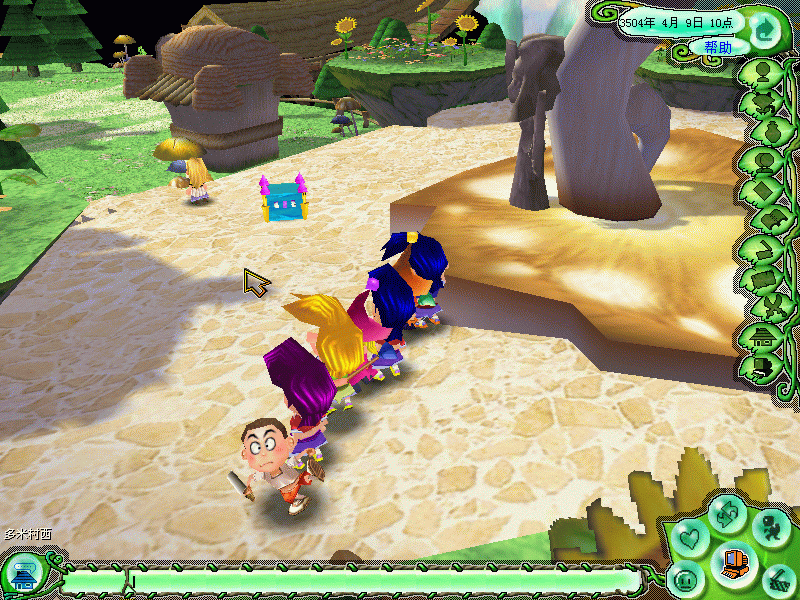Choose the diamond-shaped leaf icon

[x=766, y=191]
